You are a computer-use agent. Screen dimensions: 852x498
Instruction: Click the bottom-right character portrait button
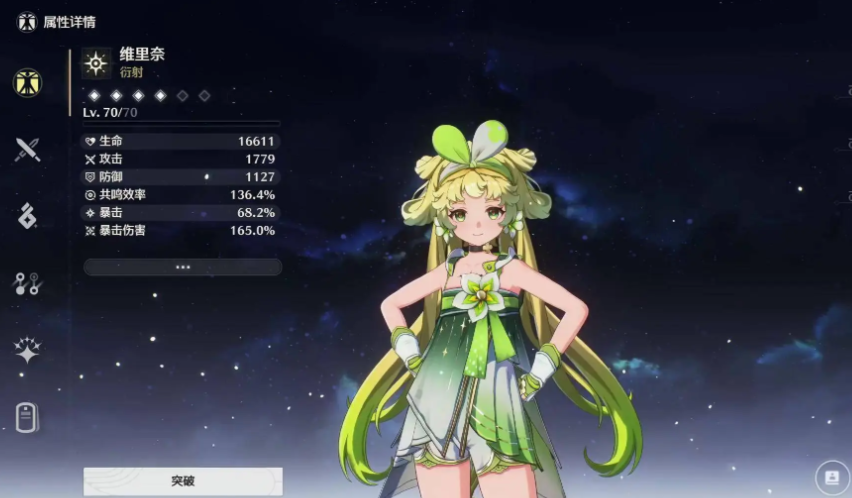click(x=830, y=477)
